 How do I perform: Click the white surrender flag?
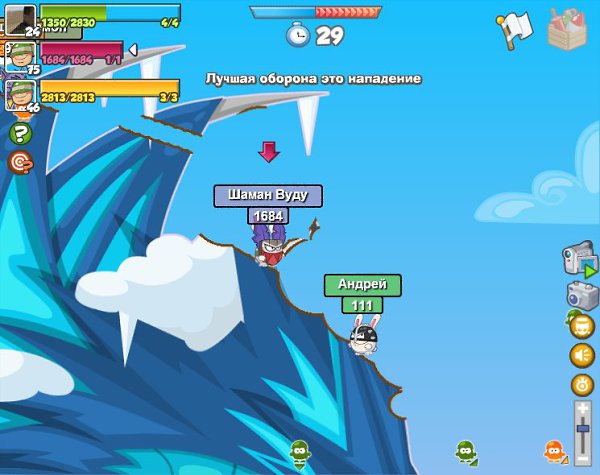tap(514, 30)
